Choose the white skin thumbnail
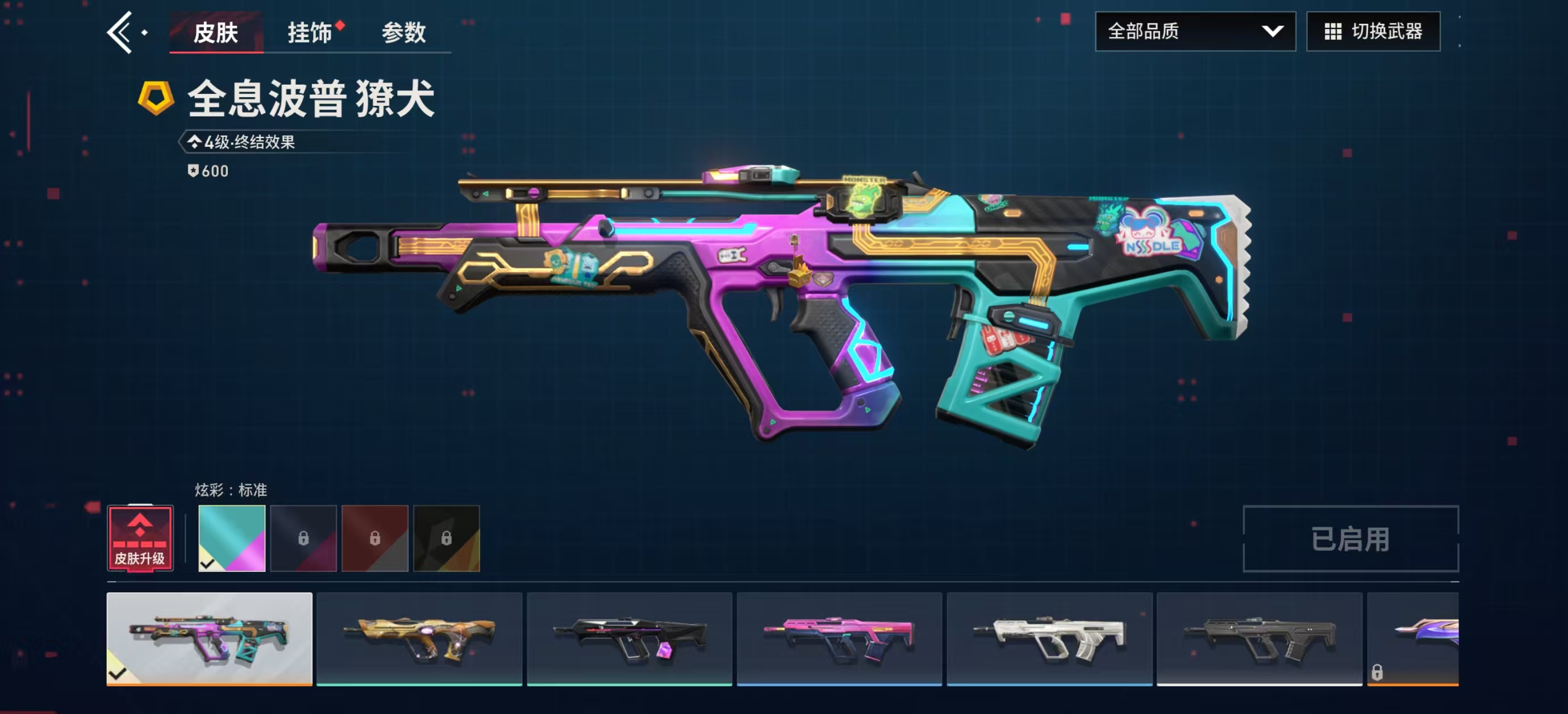 (x=1049, y=638)
